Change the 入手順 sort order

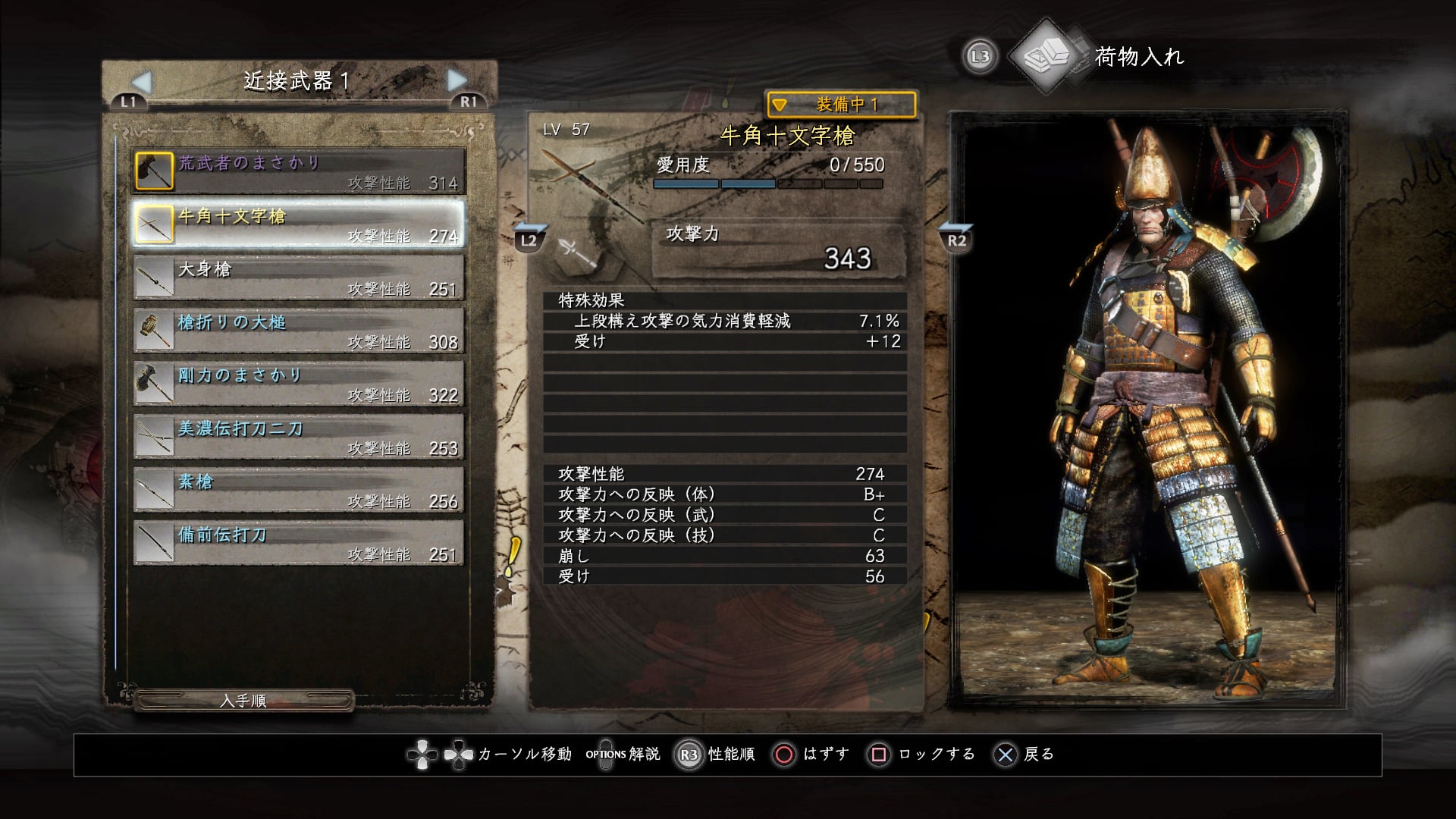pyautogui.click(x=243, y=701)
